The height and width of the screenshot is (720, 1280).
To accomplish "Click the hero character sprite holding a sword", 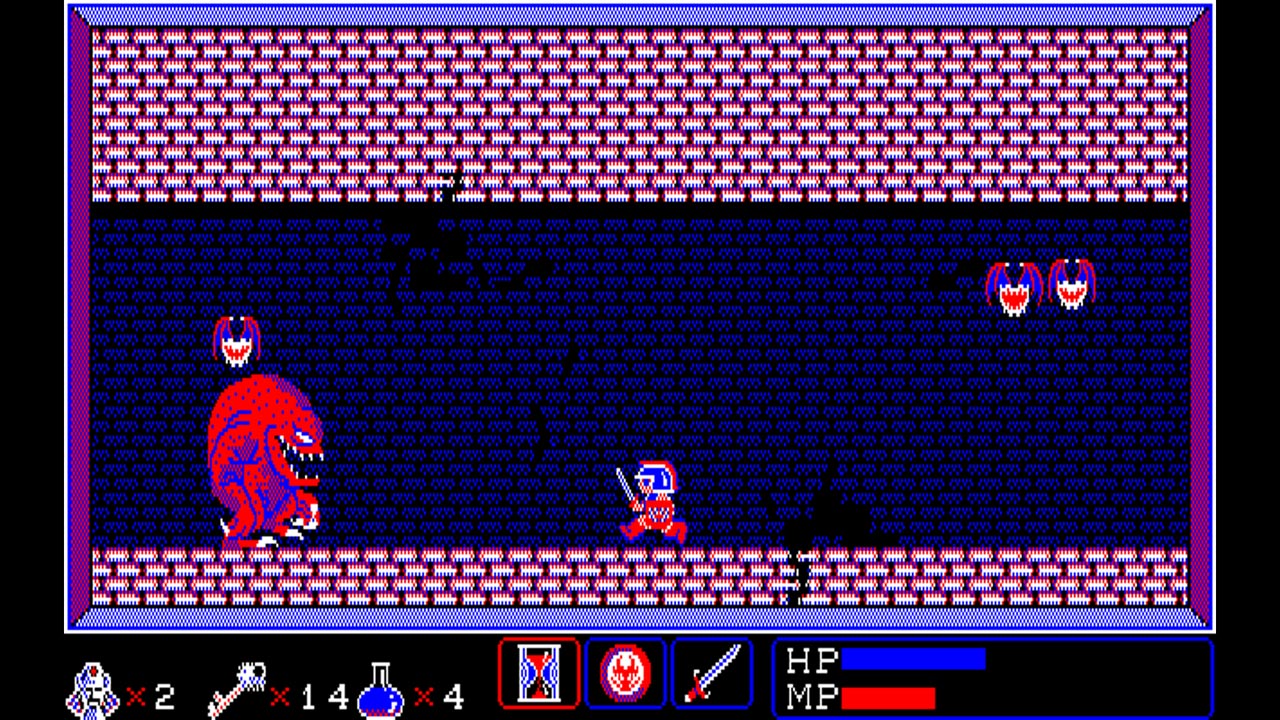I will [654, 500].
